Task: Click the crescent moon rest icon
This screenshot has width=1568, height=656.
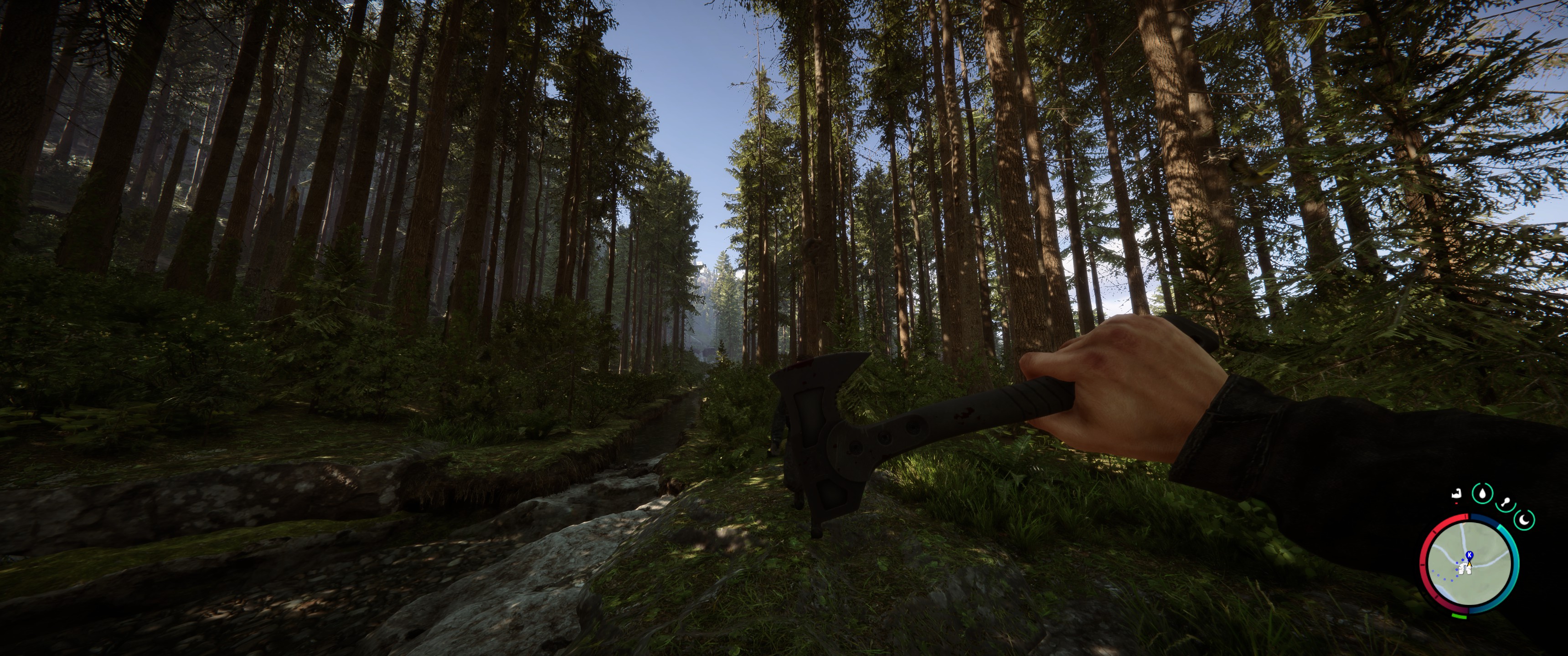Action: (1524, 521)
